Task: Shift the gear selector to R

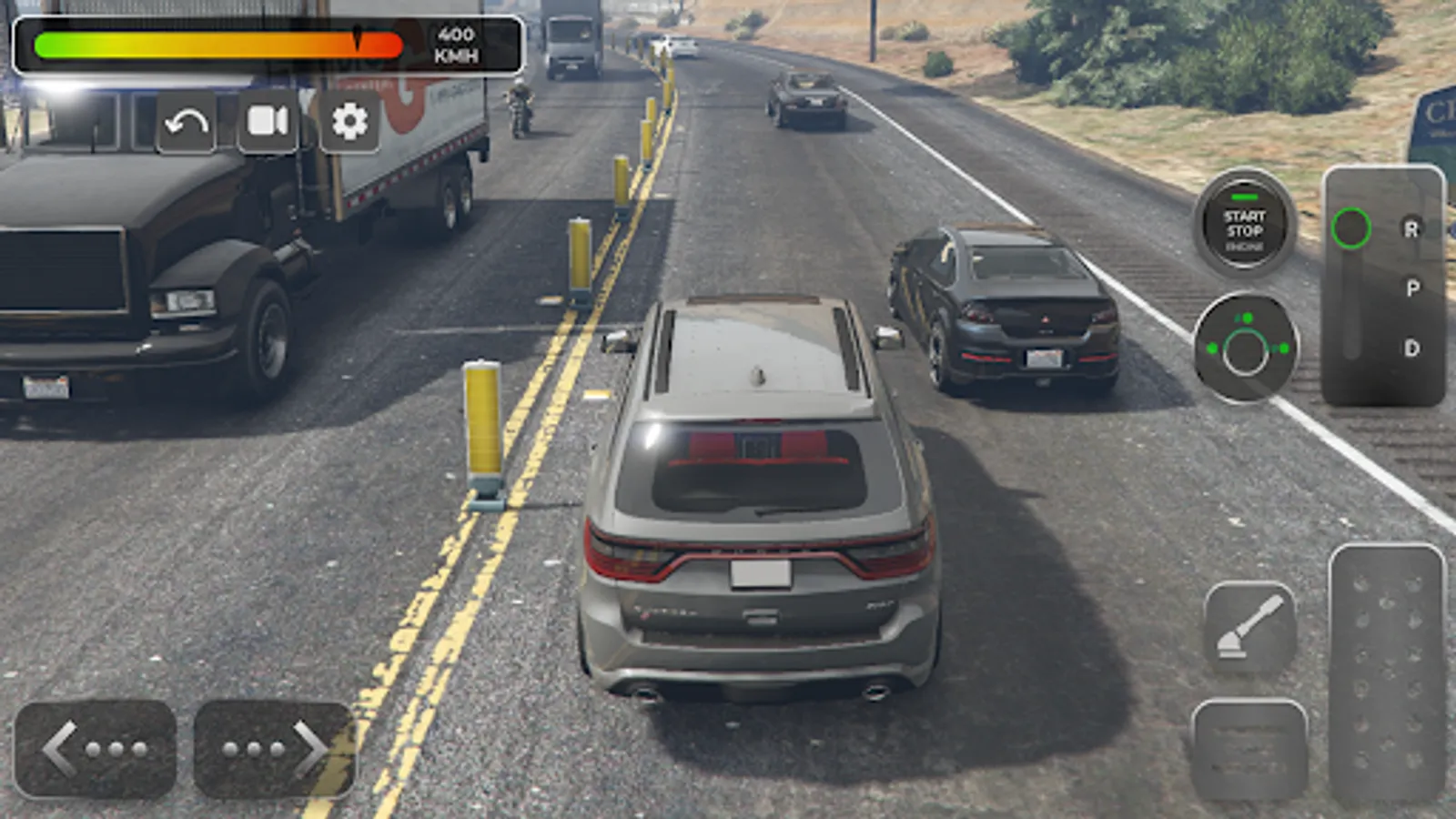Action: tap(1411, 229)
